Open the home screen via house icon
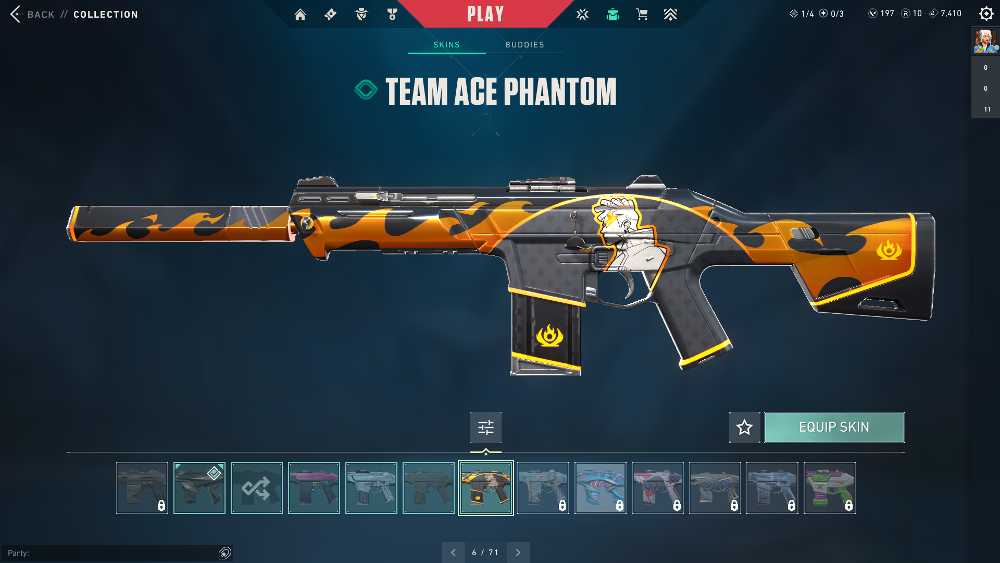 [x=300, y=14]
